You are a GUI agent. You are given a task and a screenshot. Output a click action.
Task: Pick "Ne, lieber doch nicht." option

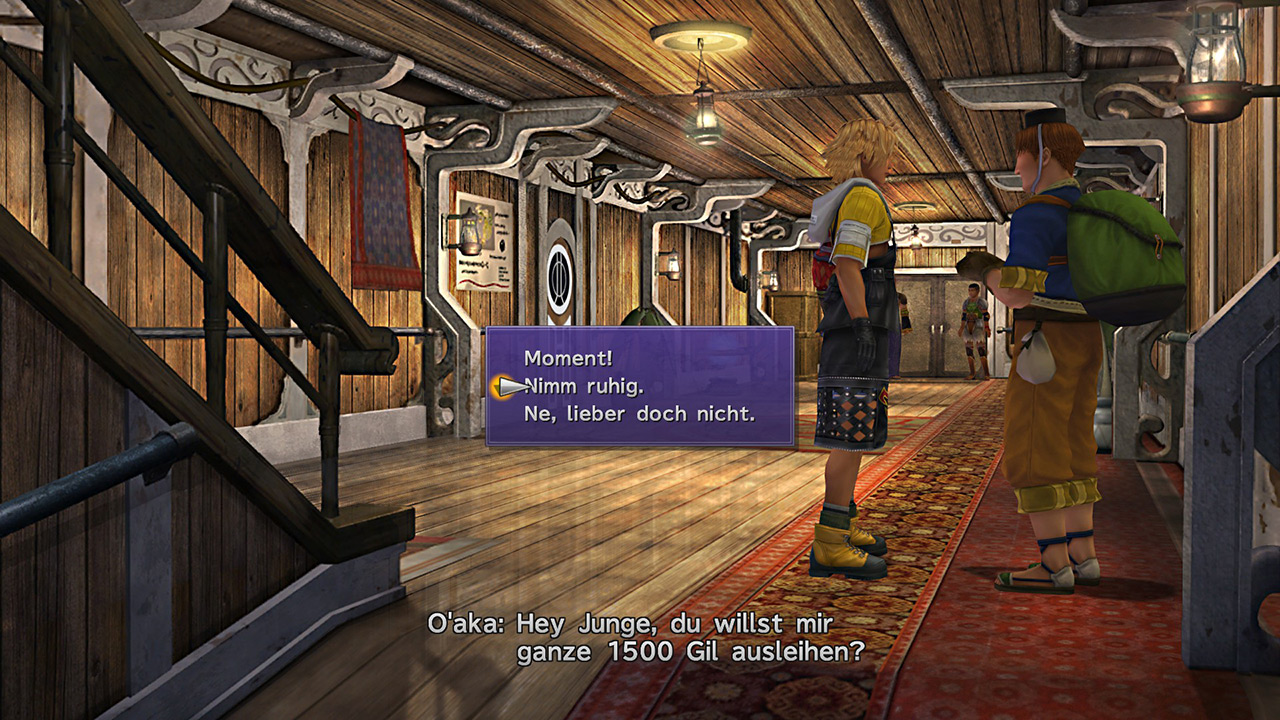(640, 413)
